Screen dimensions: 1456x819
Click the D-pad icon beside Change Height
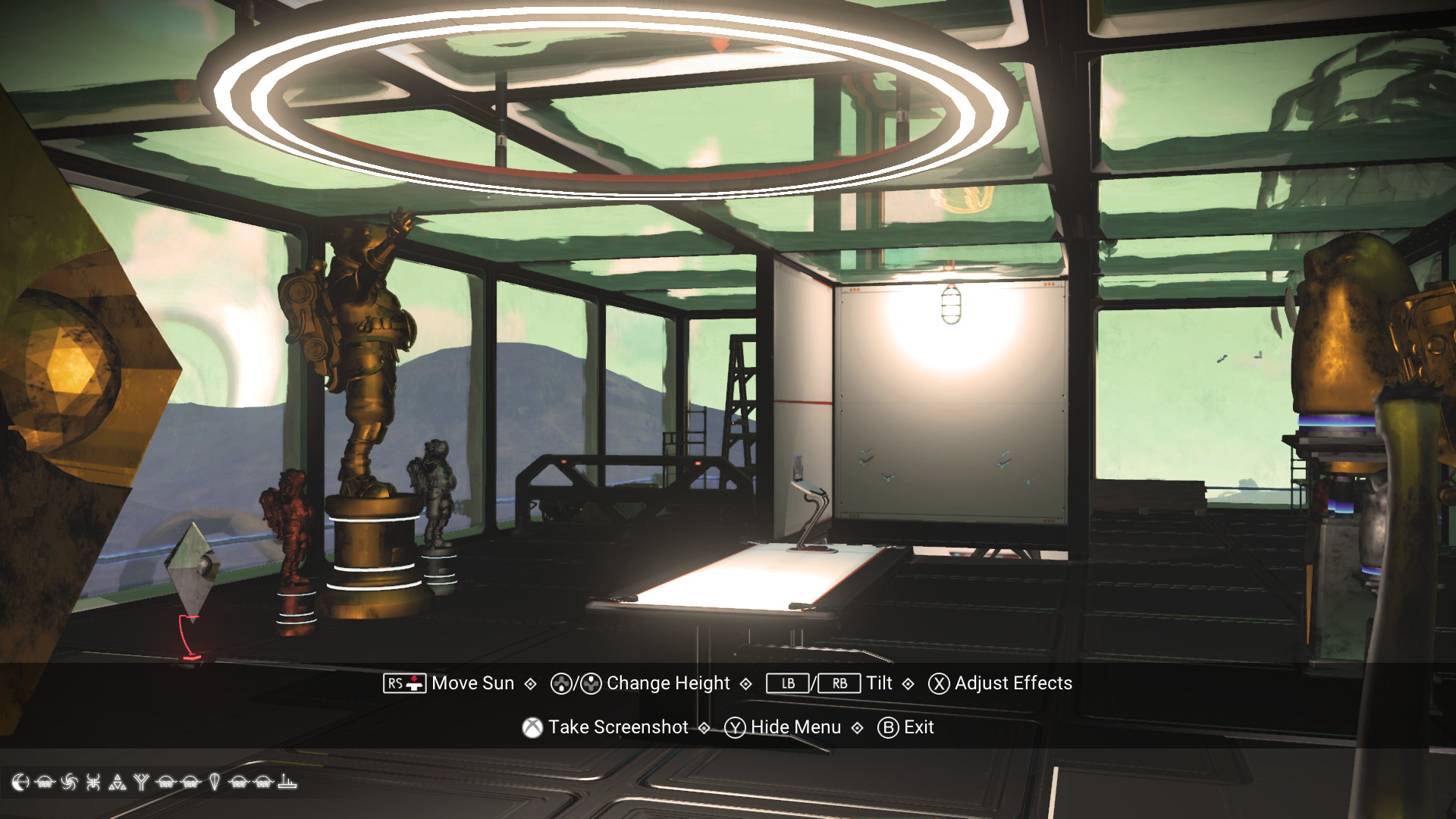pos(560,683)
